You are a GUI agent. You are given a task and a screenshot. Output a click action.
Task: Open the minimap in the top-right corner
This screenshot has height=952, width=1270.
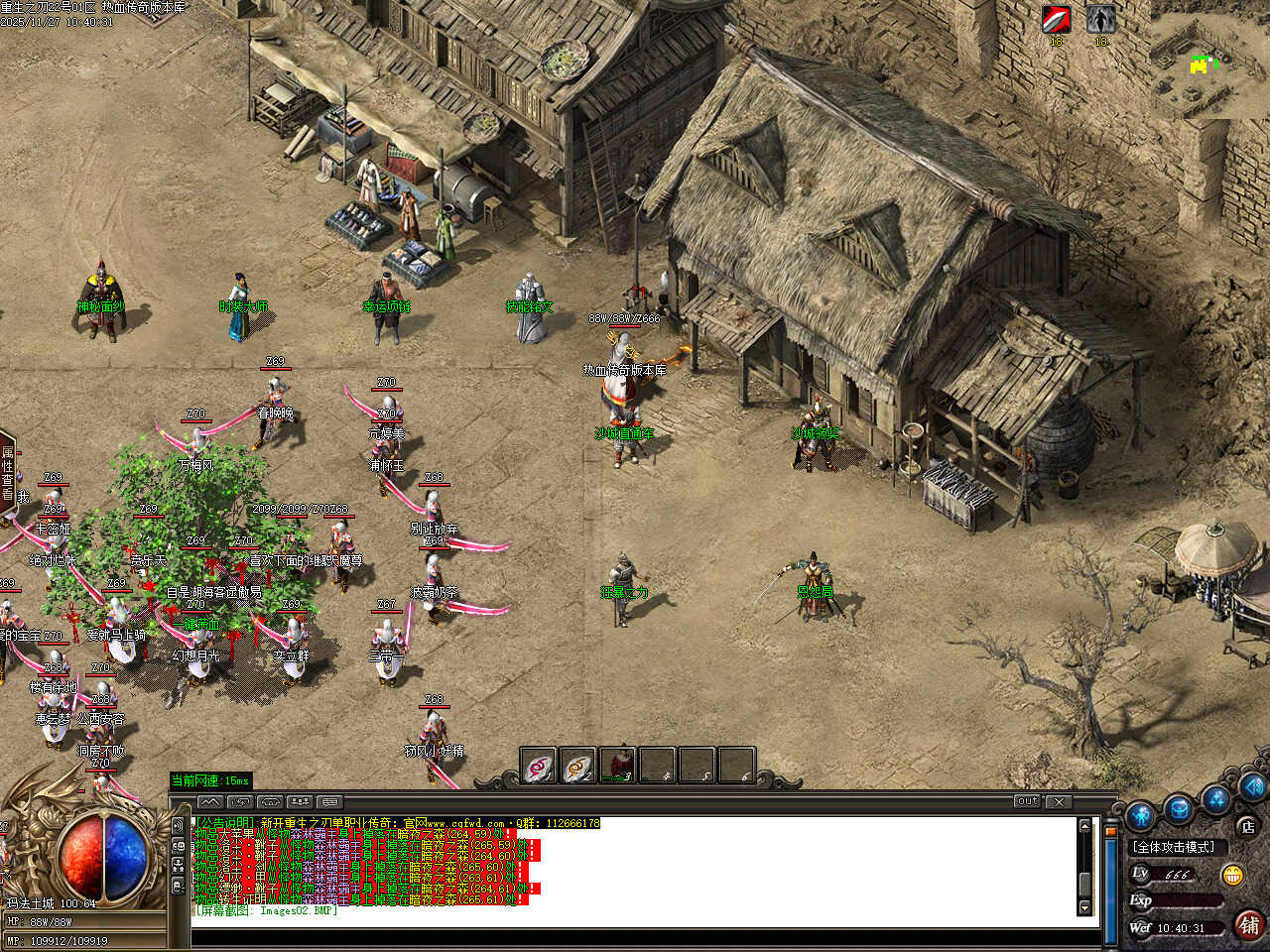1208,61
